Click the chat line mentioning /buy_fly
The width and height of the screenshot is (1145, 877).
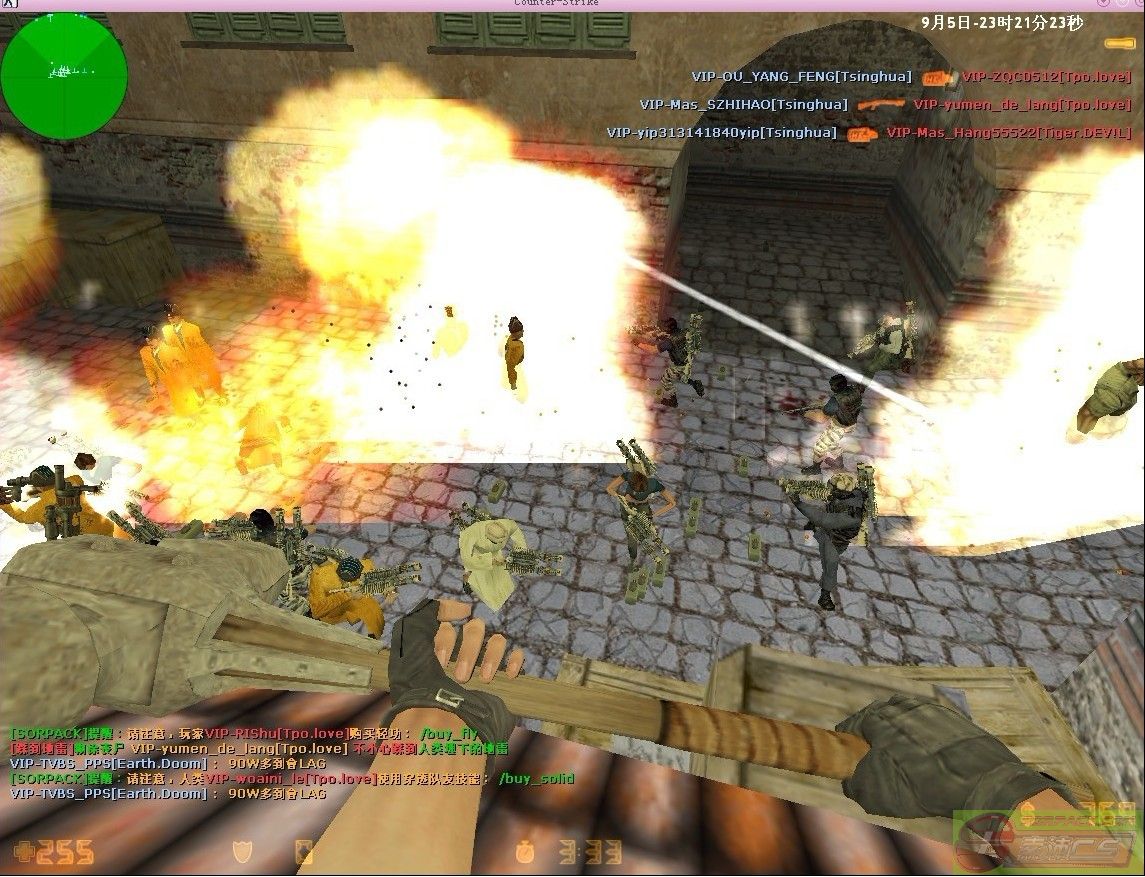pyautogui.click(x=243, y=734)
